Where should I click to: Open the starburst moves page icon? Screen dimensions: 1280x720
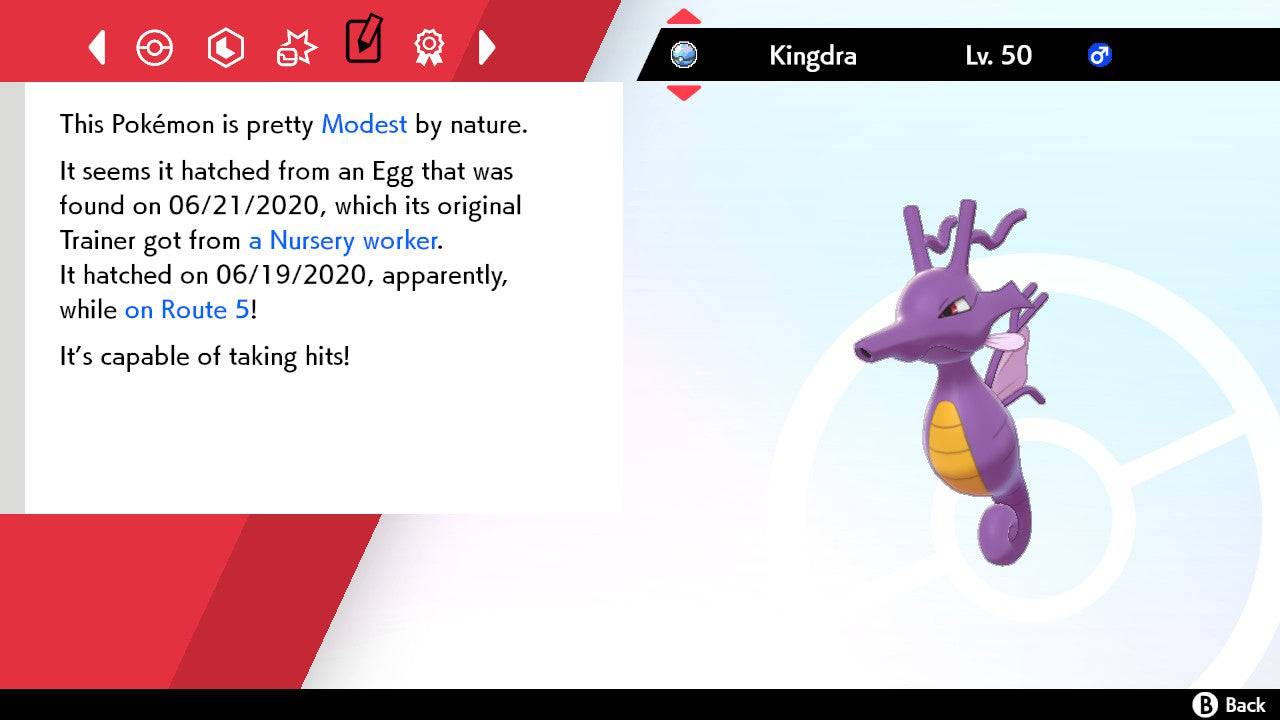pyautogui.click(x=295, y=47)
